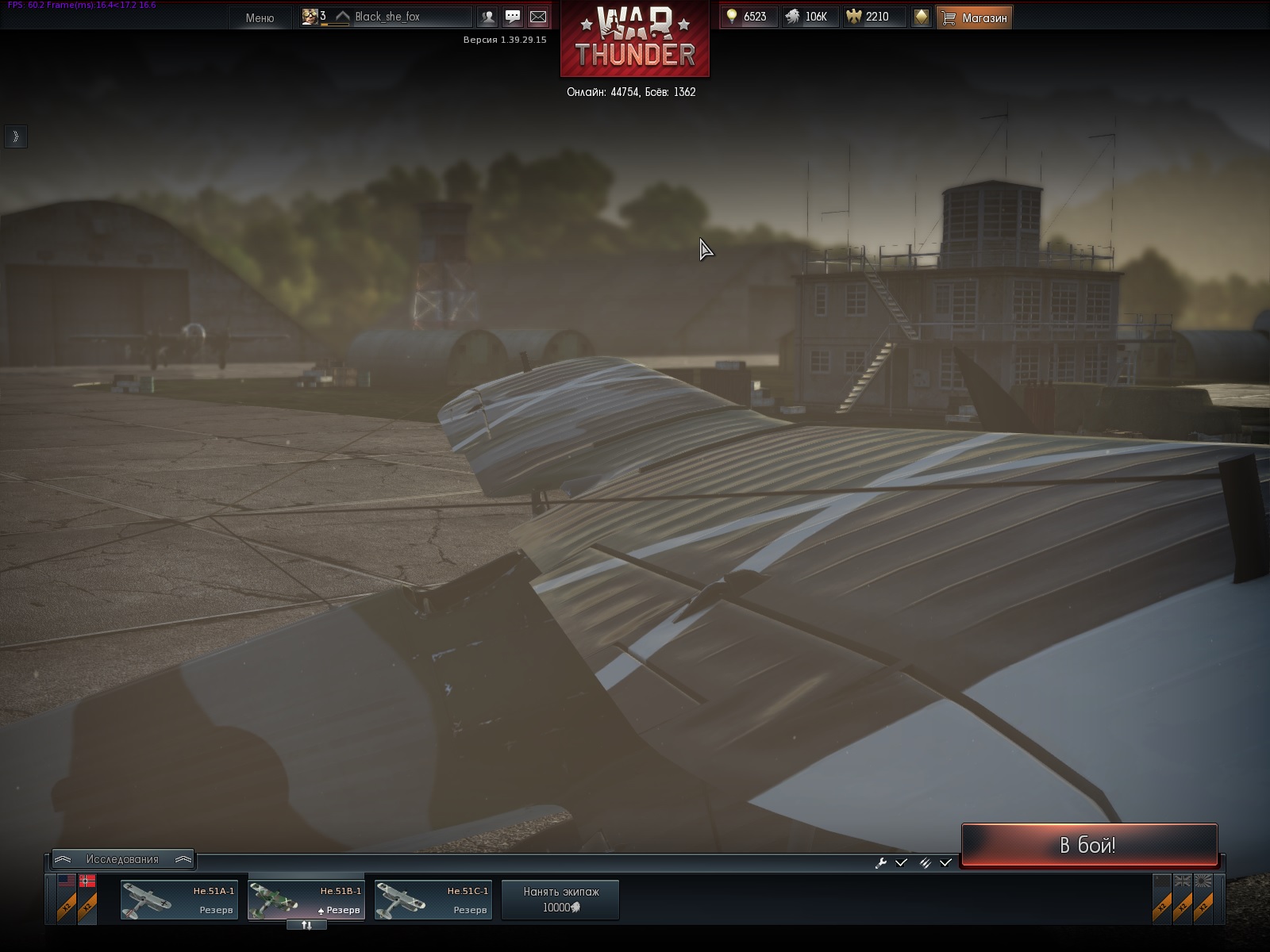Toggle the automatic ammo refill checkbox
This screenshot has height=952, width=1270.
tap(945, 862)
